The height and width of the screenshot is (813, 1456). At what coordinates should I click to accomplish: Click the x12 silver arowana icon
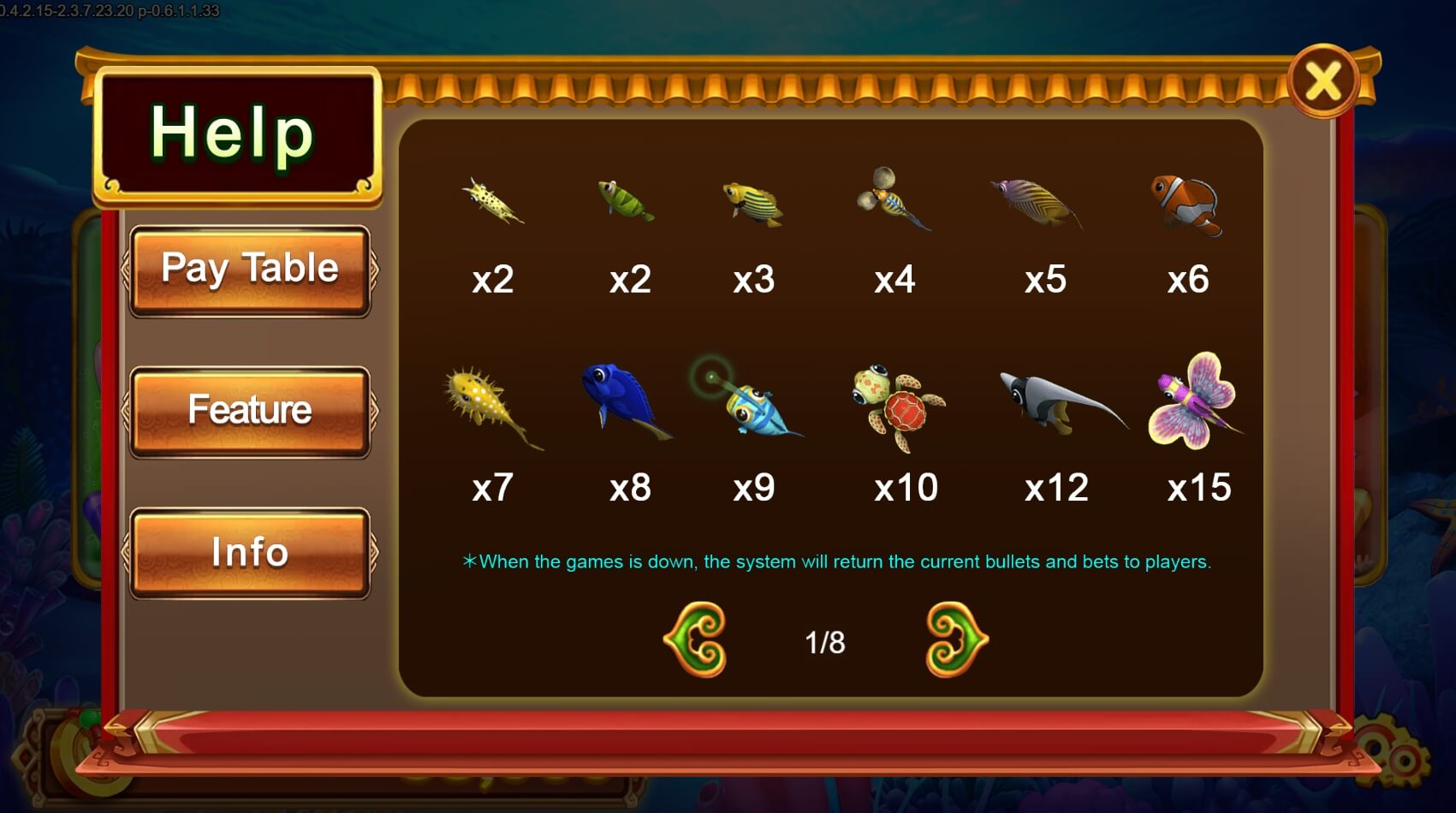tap(1059, 402)
